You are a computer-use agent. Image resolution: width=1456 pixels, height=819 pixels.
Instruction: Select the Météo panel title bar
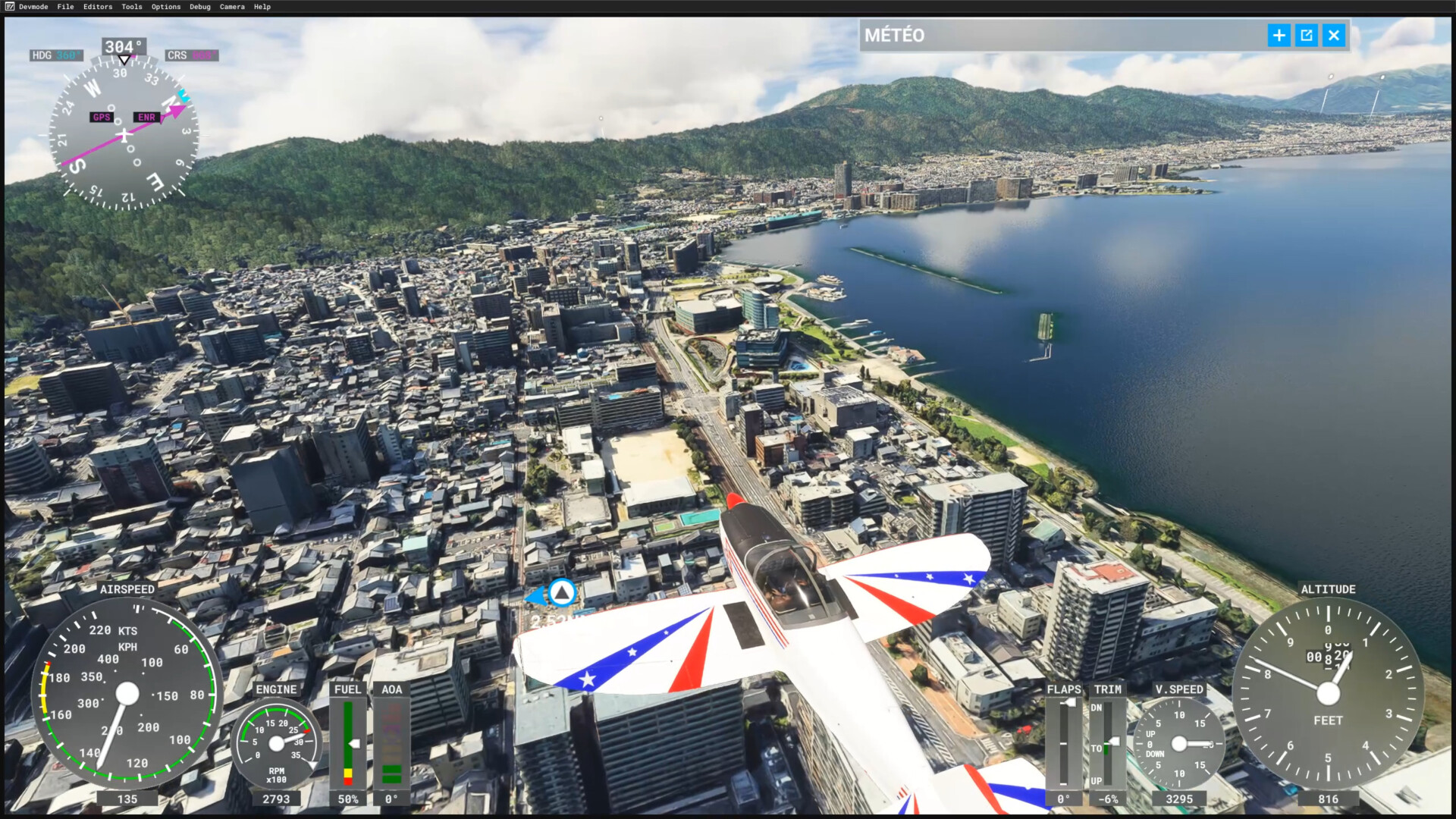1062,35
